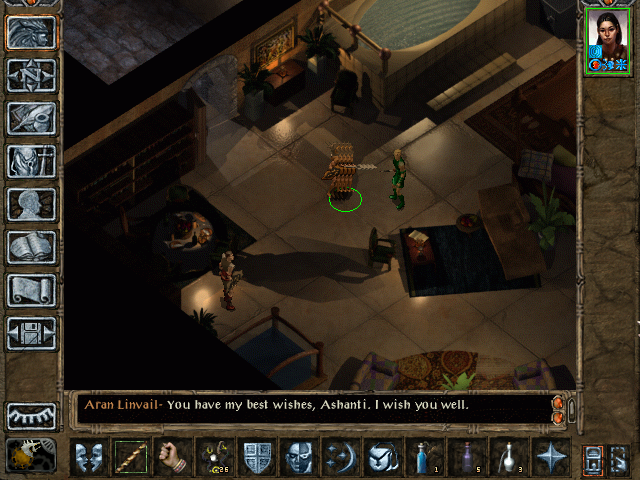Use the blue potion quick item

[x=424, y=457]
